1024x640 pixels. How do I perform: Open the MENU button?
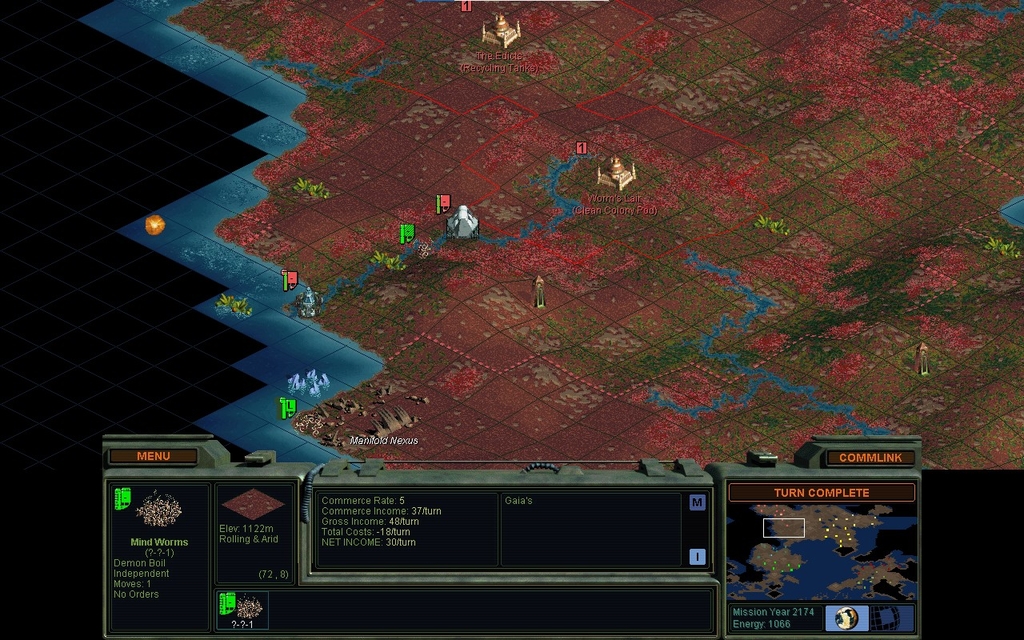click(153, 456)
